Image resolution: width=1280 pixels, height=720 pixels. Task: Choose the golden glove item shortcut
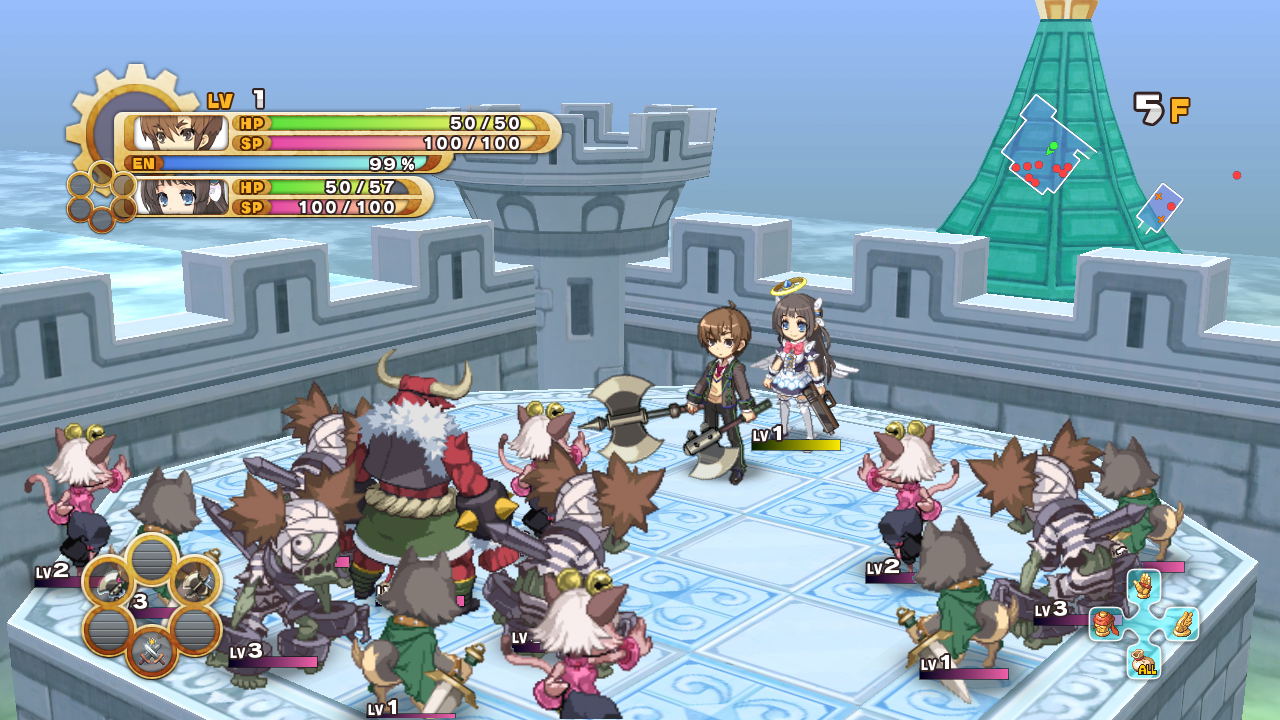coord(1145,586)
